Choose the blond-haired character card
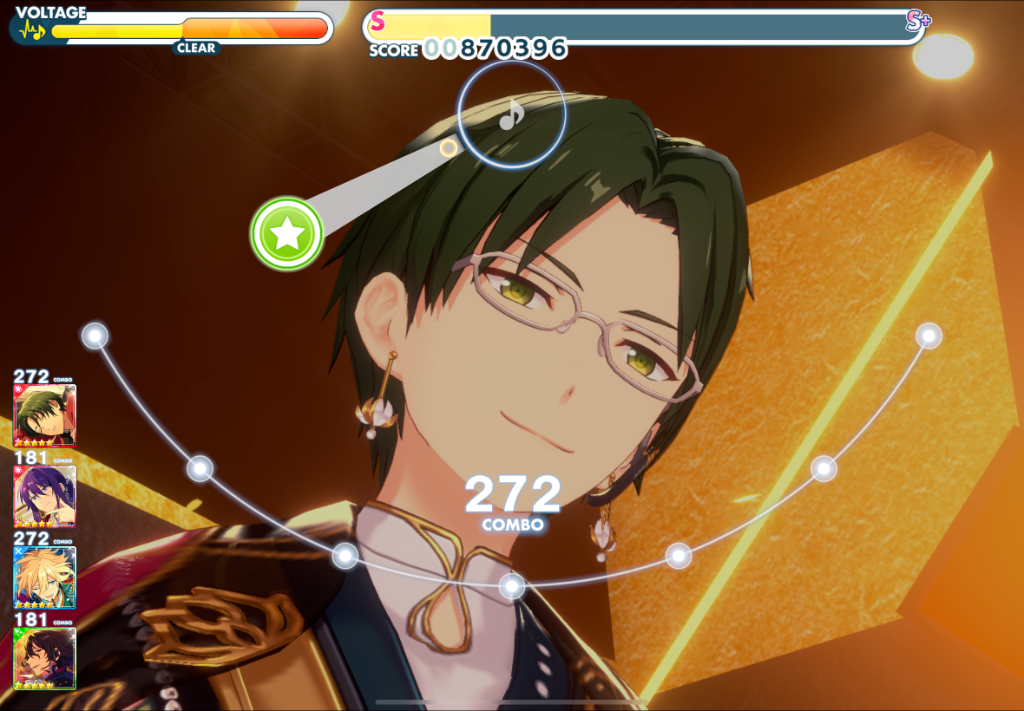Viewport: 1024px width, 711px height. [x=45, y=577]
